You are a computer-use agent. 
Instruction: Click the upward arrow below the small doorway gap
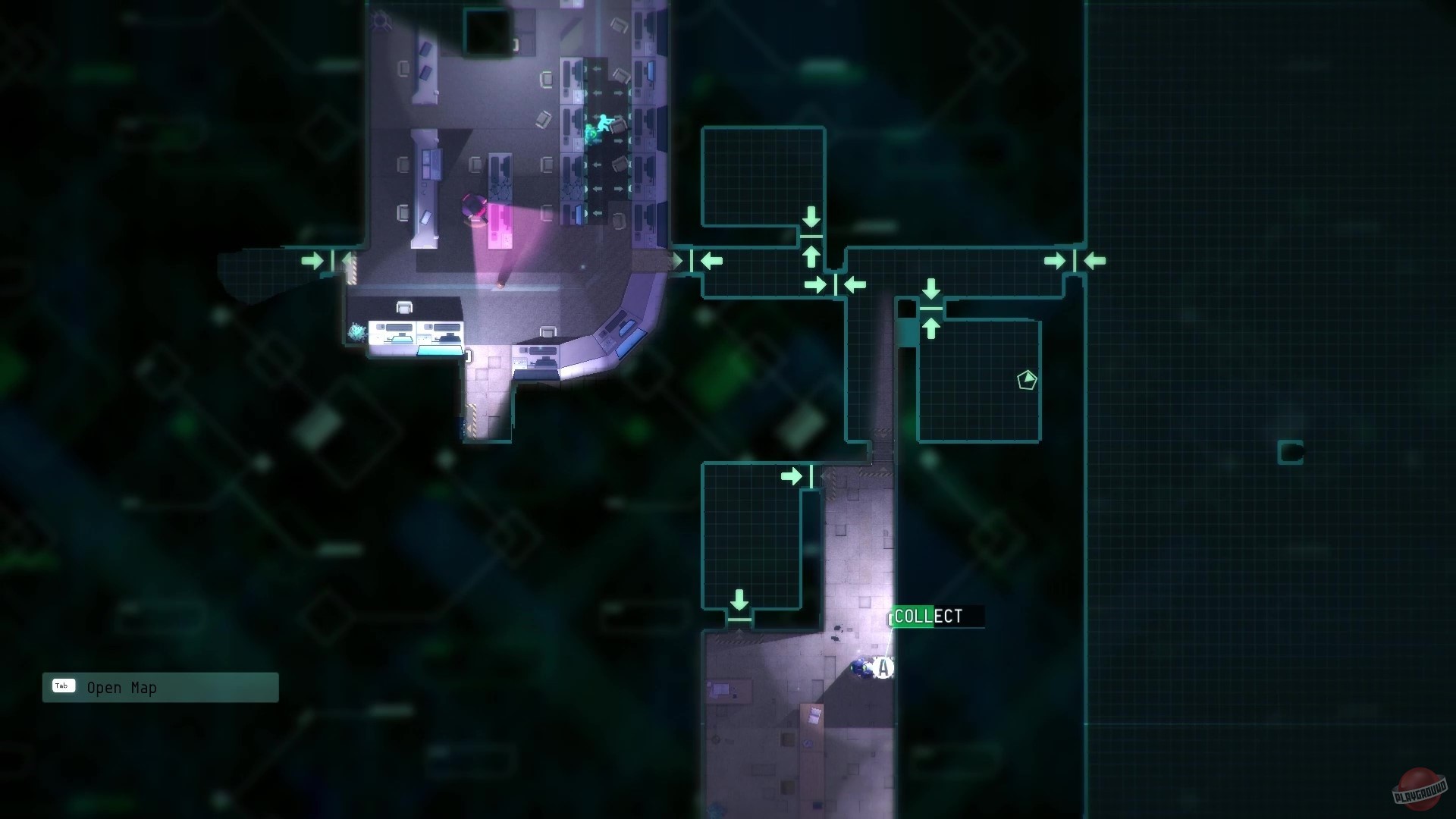(x=930, y=328)
